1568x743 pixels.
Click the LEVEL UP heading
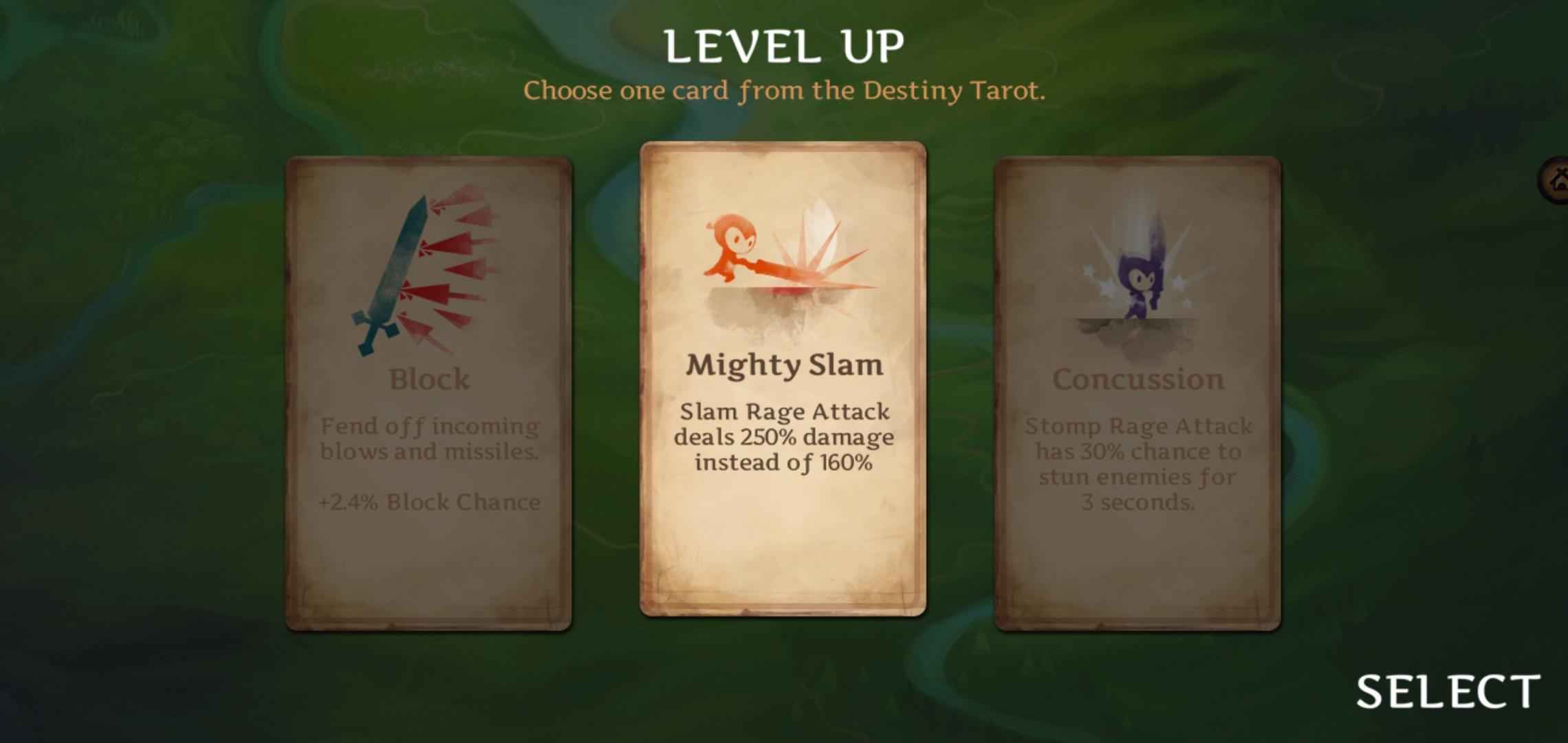tap(784, 45)
